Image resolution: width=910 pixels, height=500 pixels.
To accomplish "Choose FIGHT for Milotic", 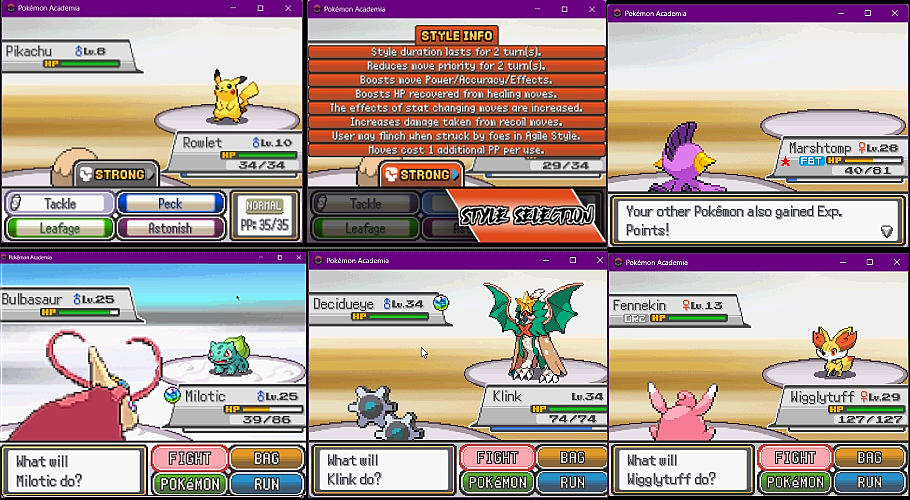I will point(189,459).
